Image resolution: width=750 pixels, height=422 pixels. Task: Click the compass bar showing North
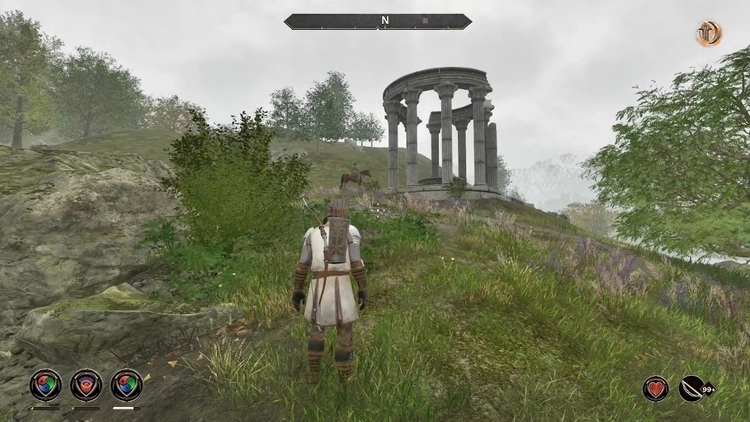(x=378, y=21)
